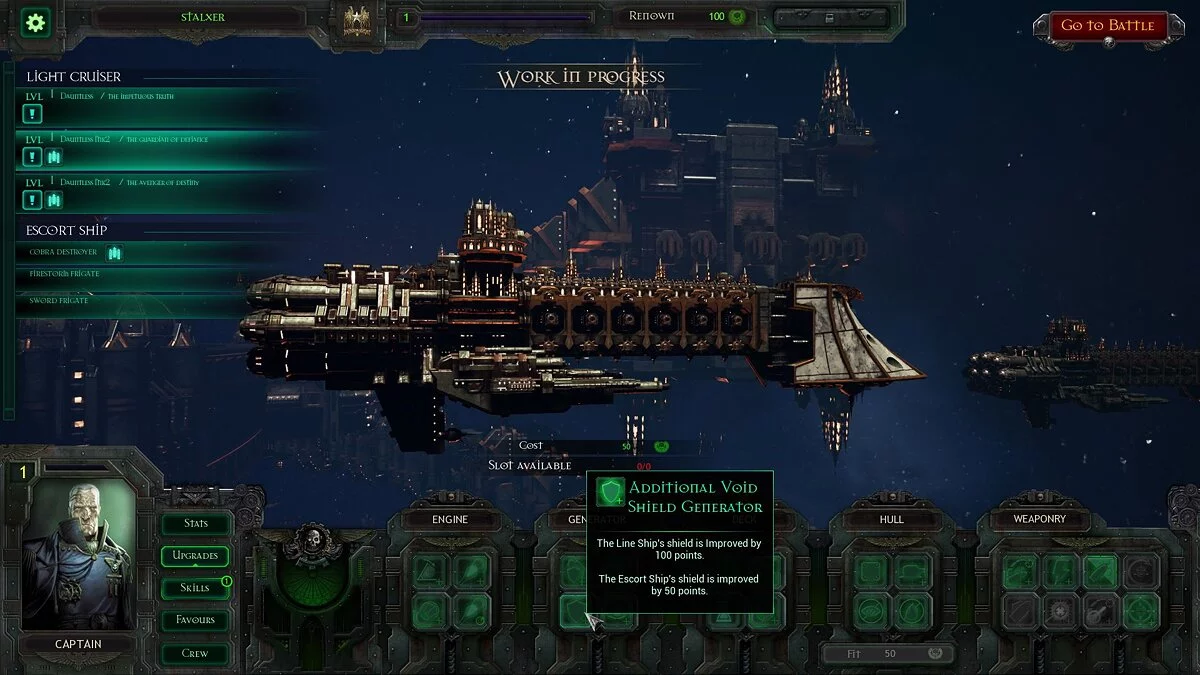Image resolution: width=1200 pixels, height=675 pixels.
Task: Show the Skills tab
Action: pyautogui.click(x=195, y=588)
